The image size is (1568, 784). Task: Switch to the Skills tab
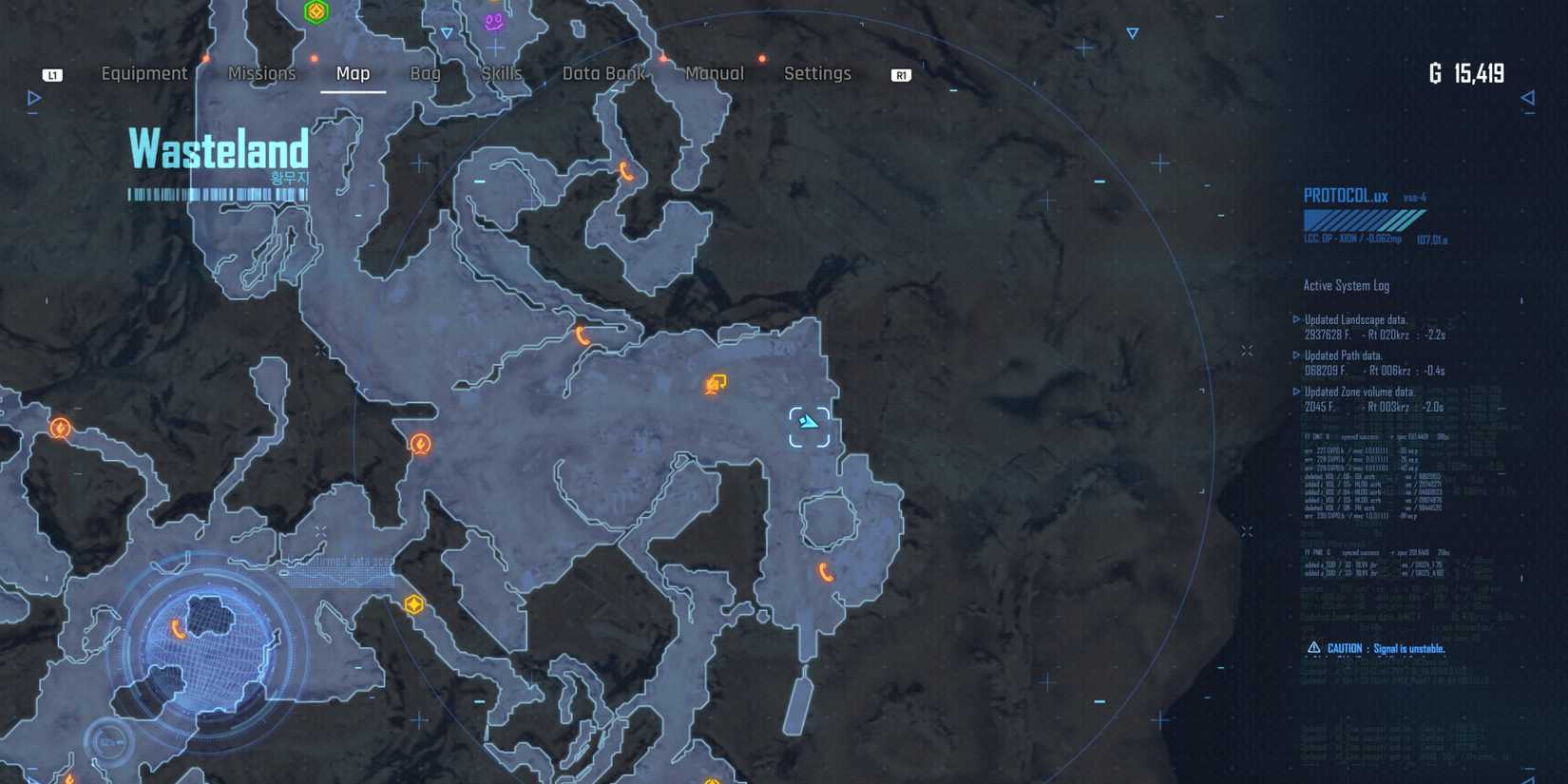(501, 73)
